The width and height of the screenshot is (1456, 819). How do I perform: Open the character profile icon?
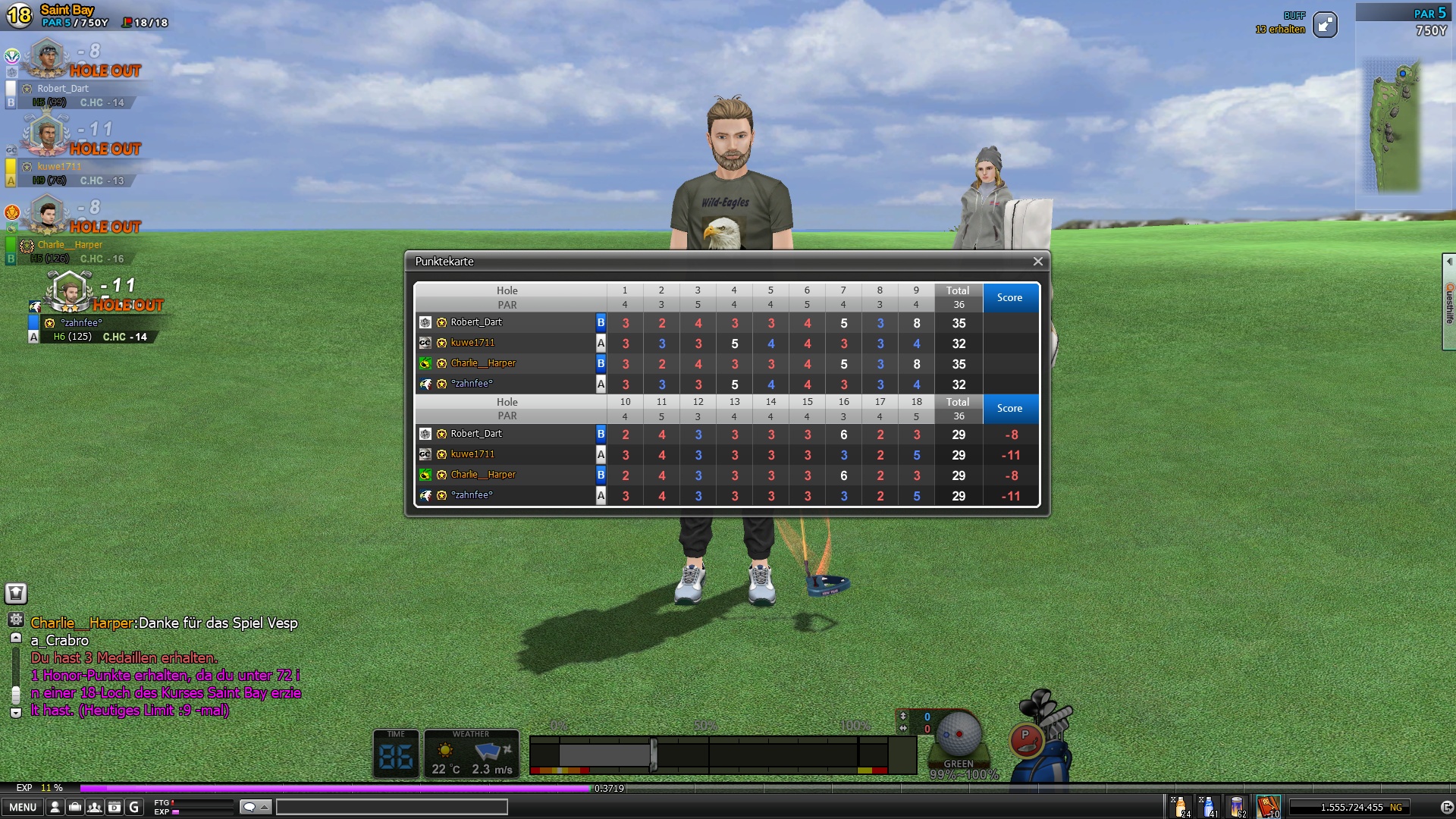click(55, 807)
